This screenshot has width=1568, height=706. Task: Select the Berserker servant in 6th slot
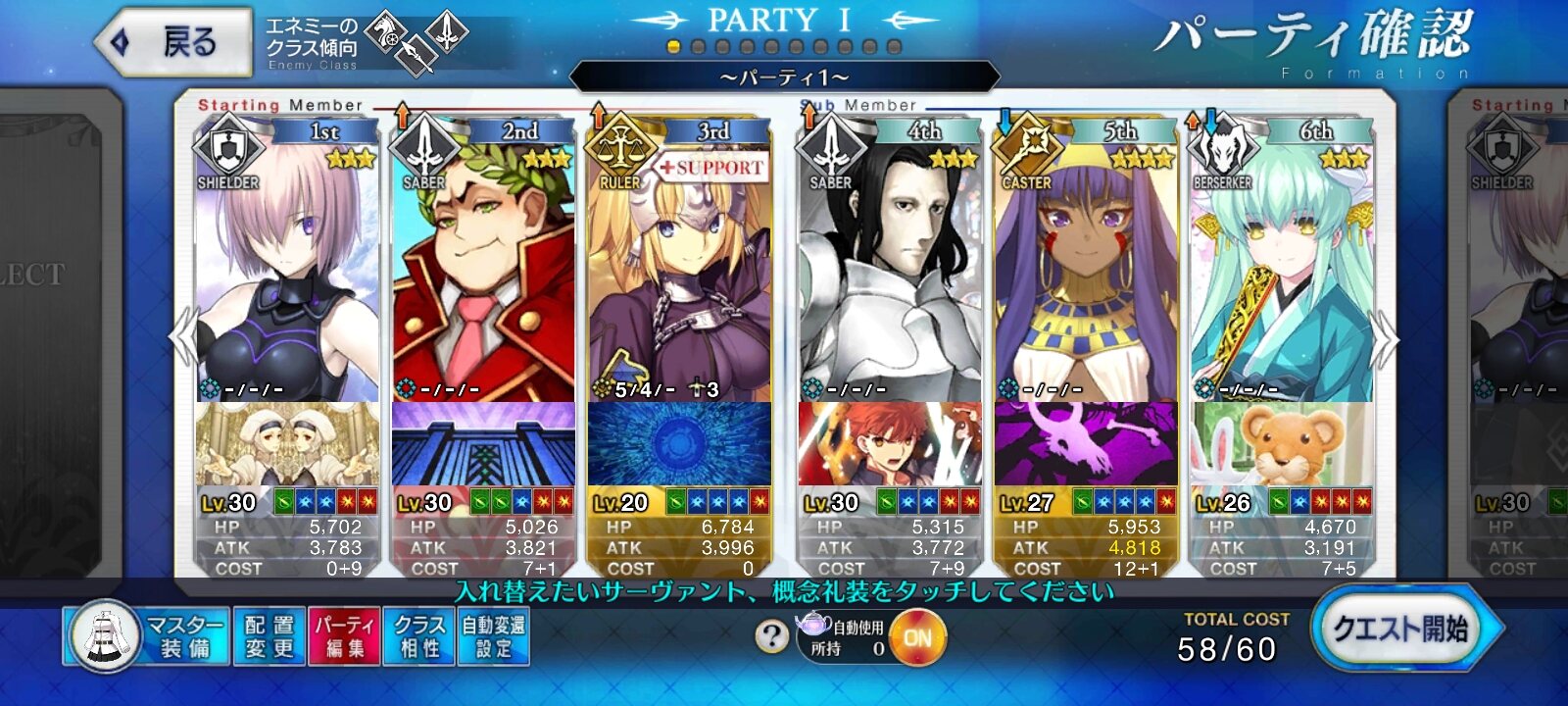click(1282, 275)
